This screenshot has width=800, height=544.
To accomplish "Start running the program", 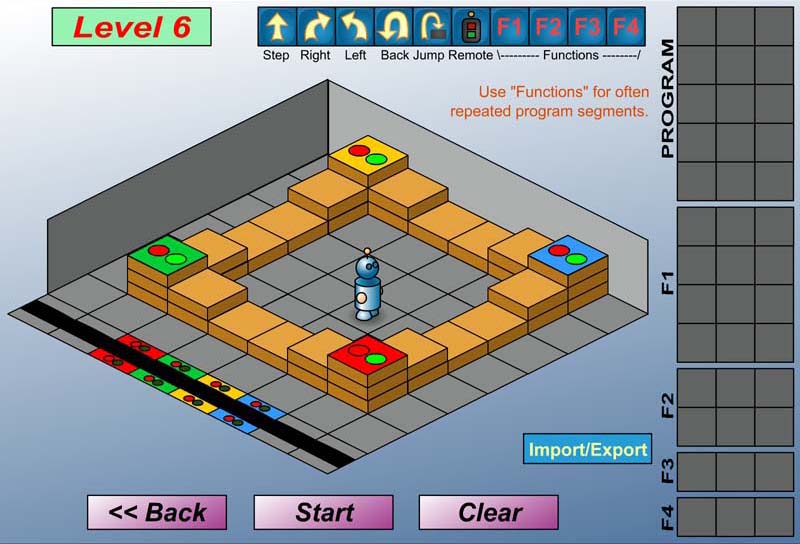I will pyautogui.click(x=323, y=513).
